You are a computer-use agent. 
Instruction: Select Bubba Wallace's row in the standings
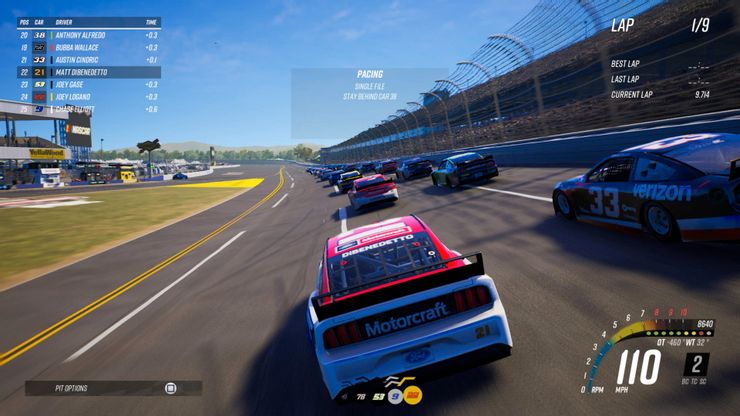(88, 47)
